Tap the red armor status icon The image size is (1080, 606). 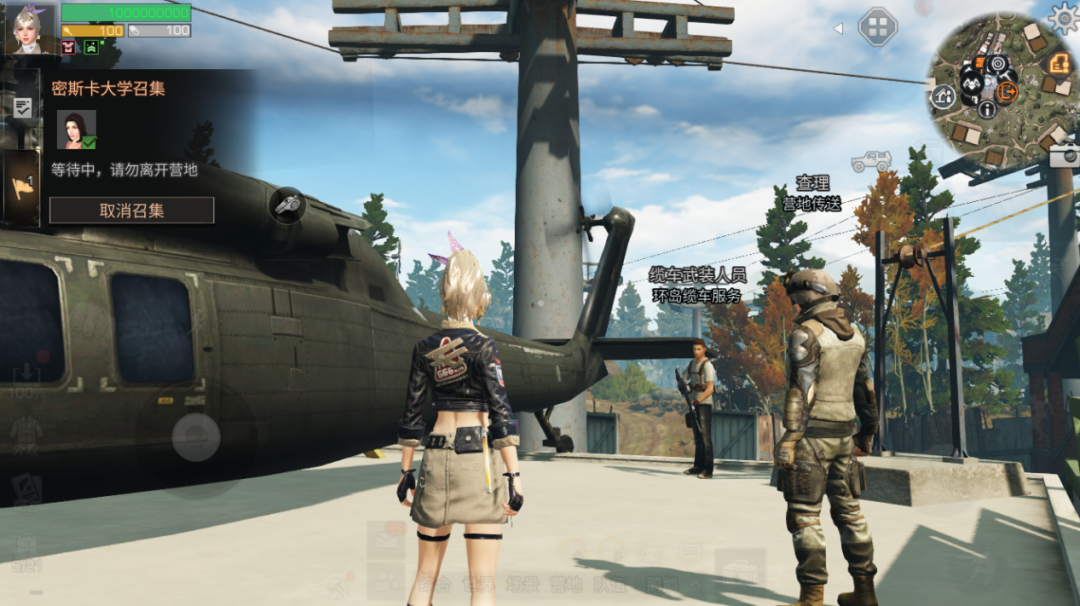68,47
